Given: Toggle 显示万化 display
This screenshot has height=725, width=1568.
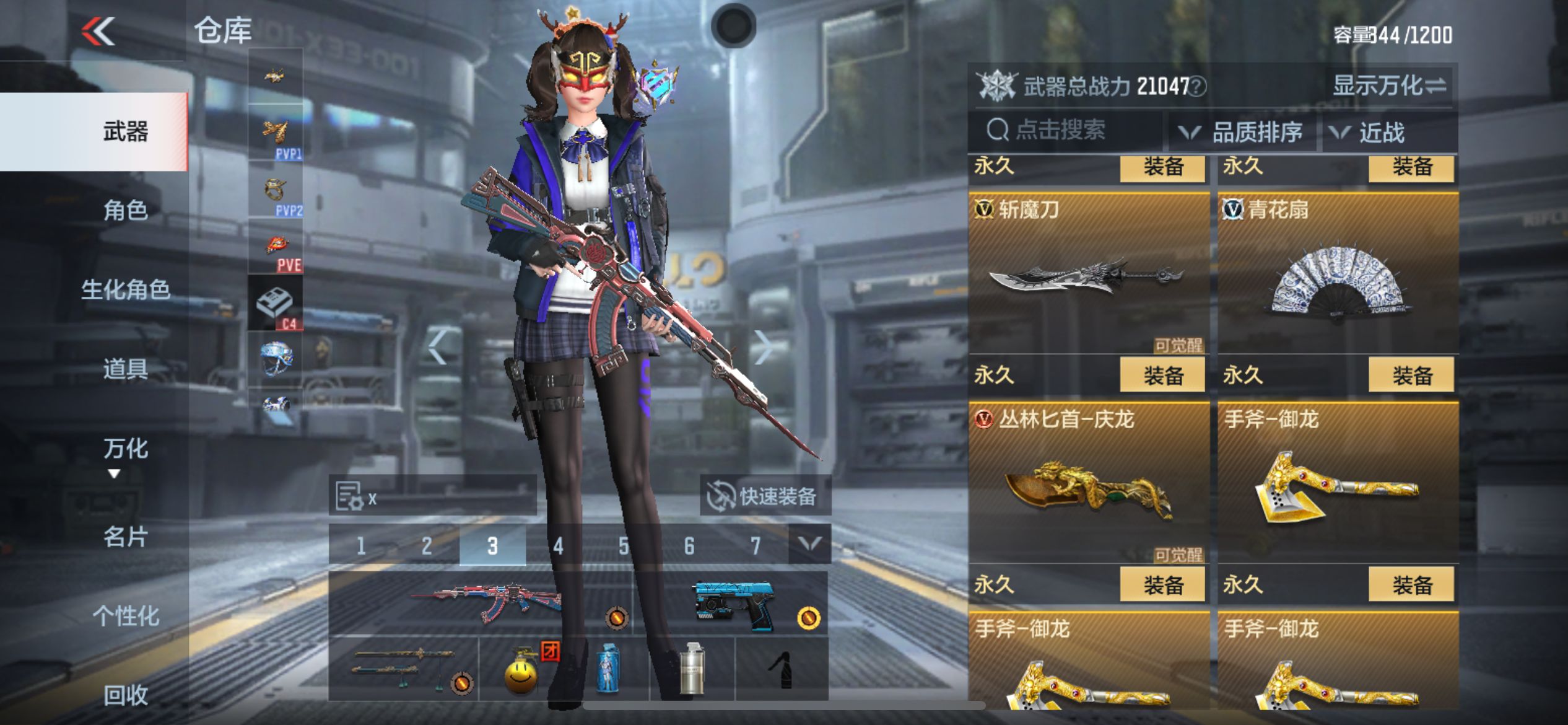Looking at the screenshot, I should [1389, 86].
